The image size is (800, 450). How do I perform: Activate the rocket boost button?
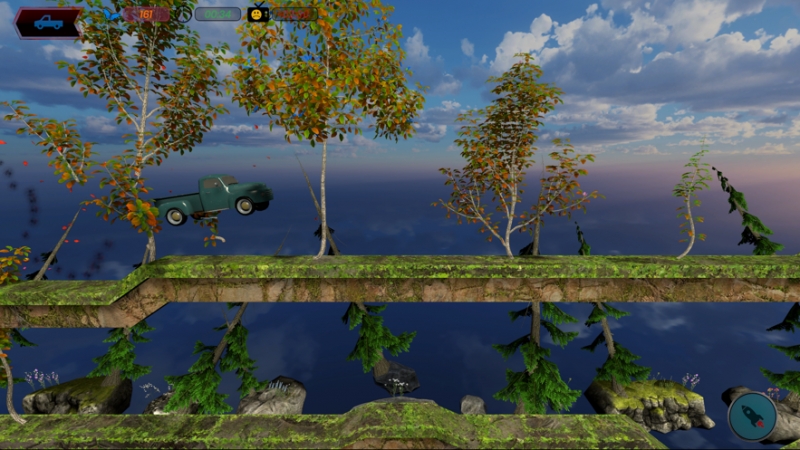click(752, 416)
